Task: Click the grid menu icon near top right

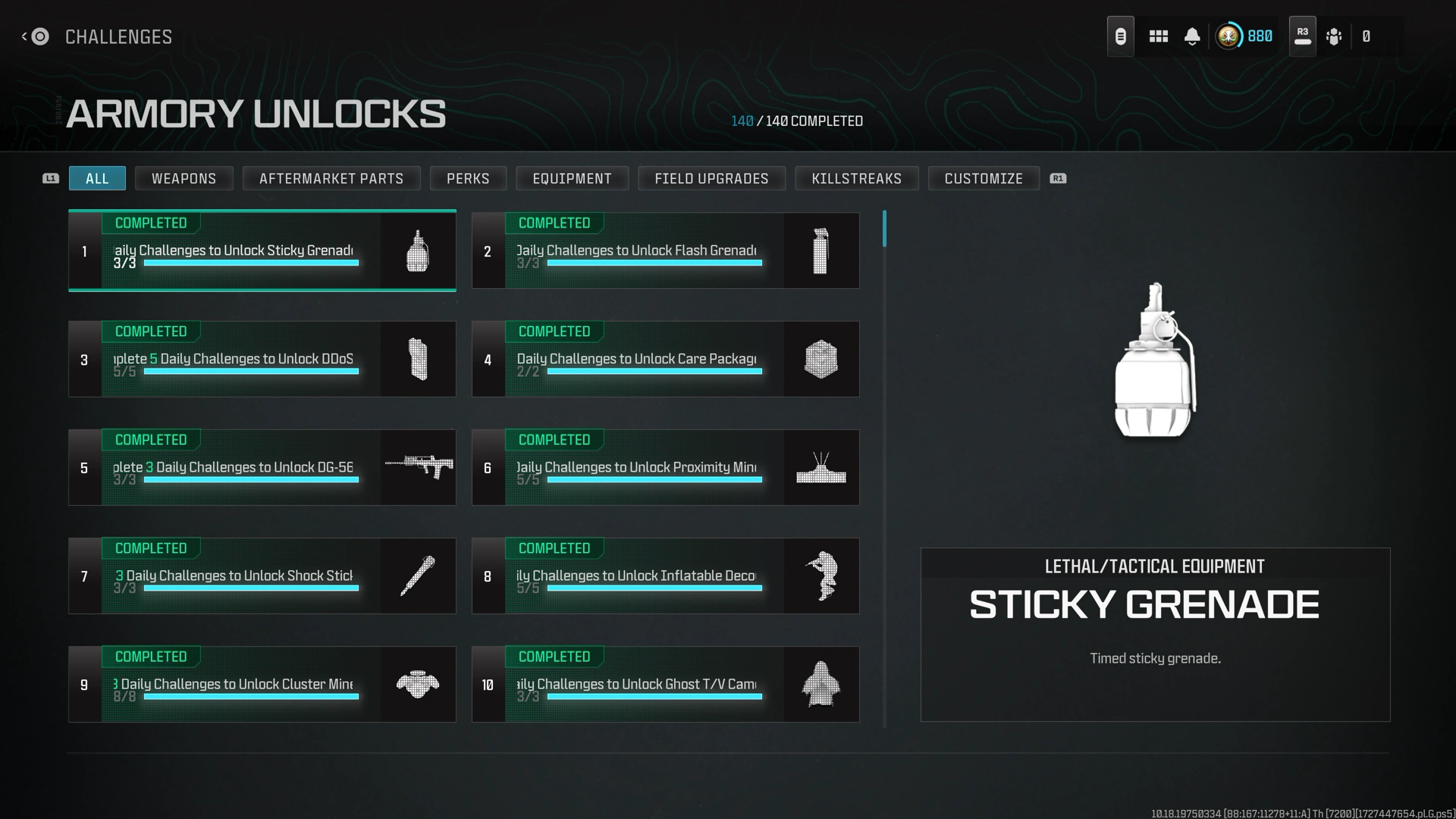Action: (1158, 36)
